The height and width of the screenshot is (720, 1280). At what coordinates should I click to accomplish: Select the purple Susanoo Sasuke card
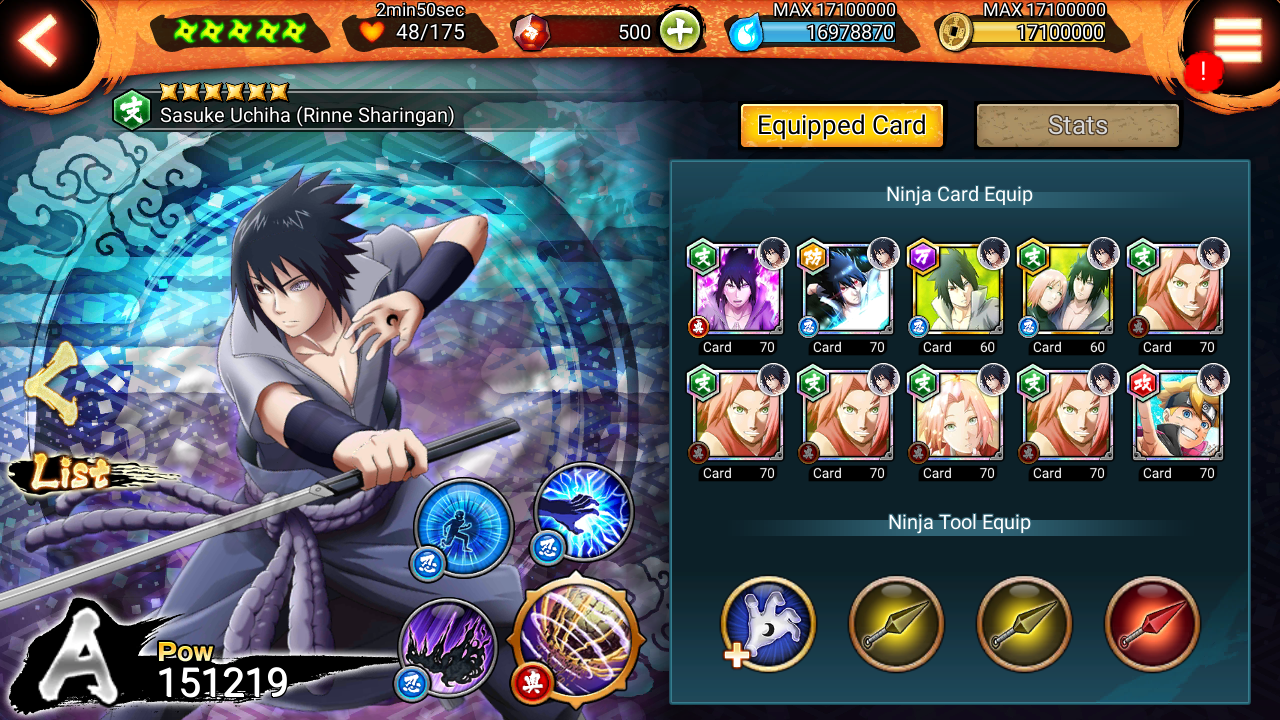(738, 290)
